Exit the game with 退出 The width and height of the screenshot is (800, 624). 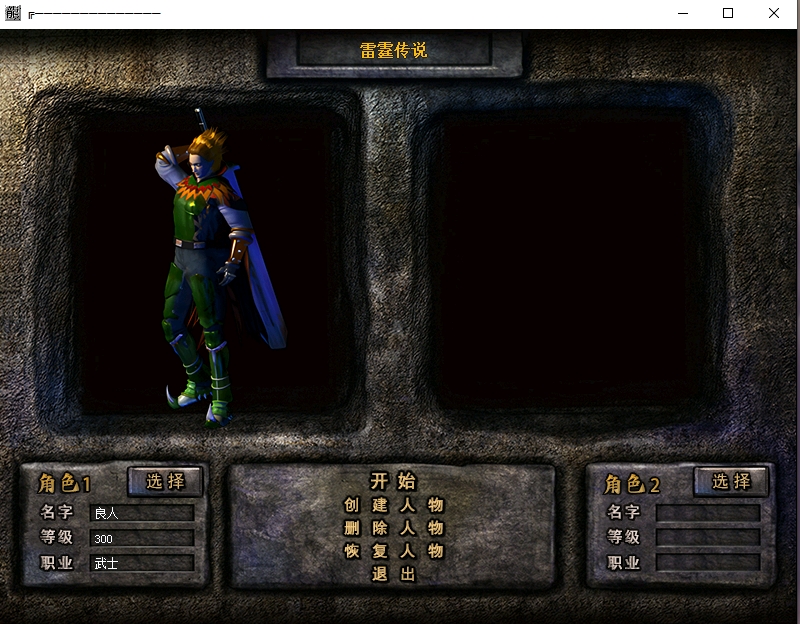[x=393, y=574]
